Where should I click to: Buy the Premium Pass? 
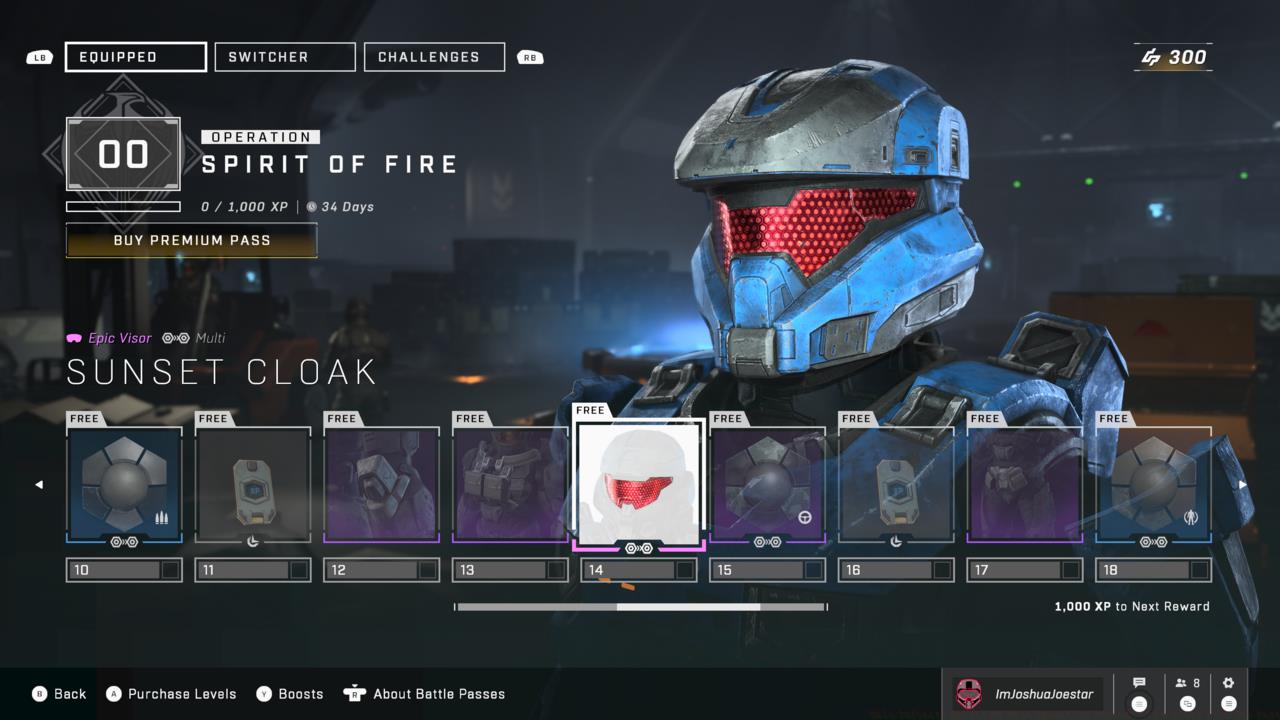tap(191, 240)
